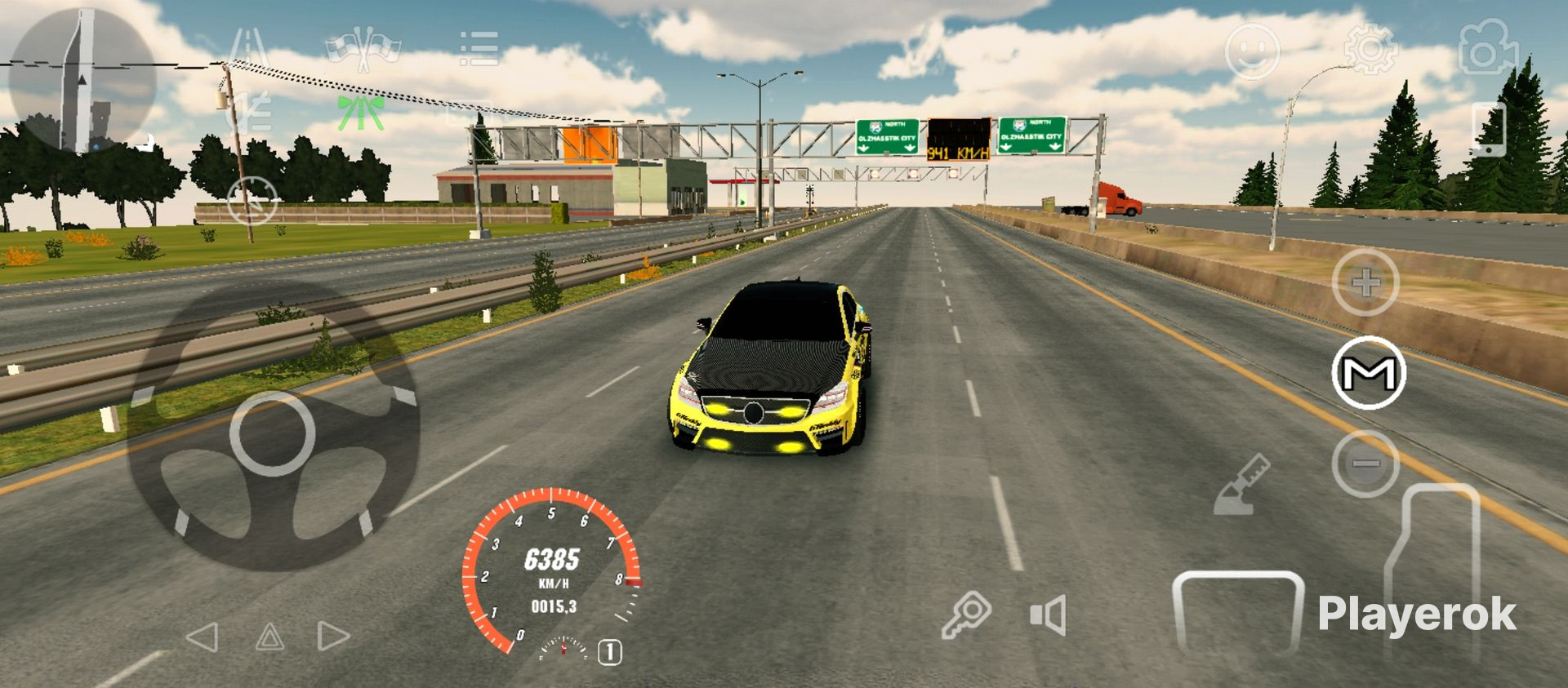This screenshot has width=1568, height=688.
Task: Toggle the M manual transmission button
Action: [1369, 373]
